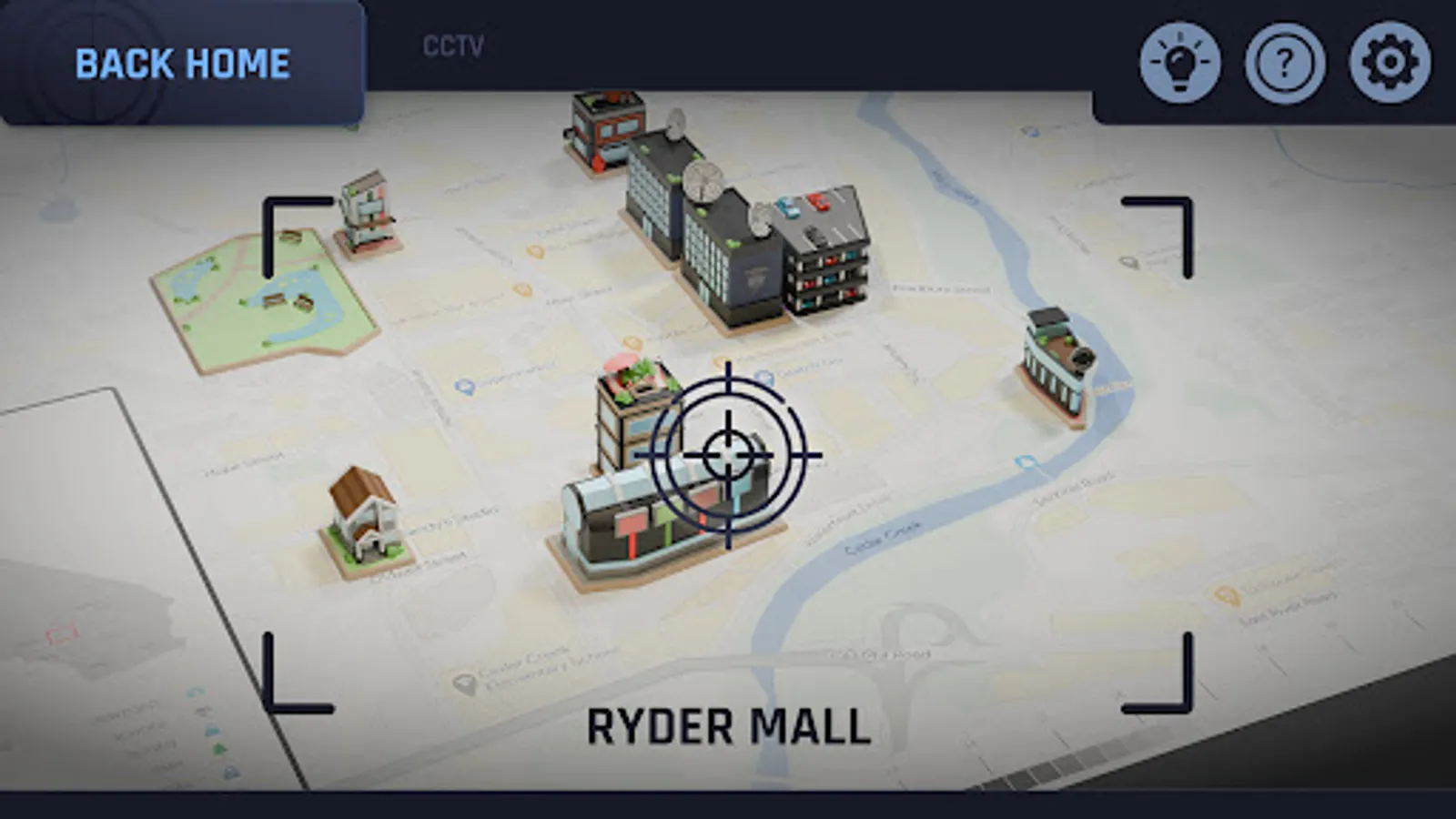This screenshot has width=1456, height=819.
Task: Click the orange map pin near the river
Action: [1226, 594]
